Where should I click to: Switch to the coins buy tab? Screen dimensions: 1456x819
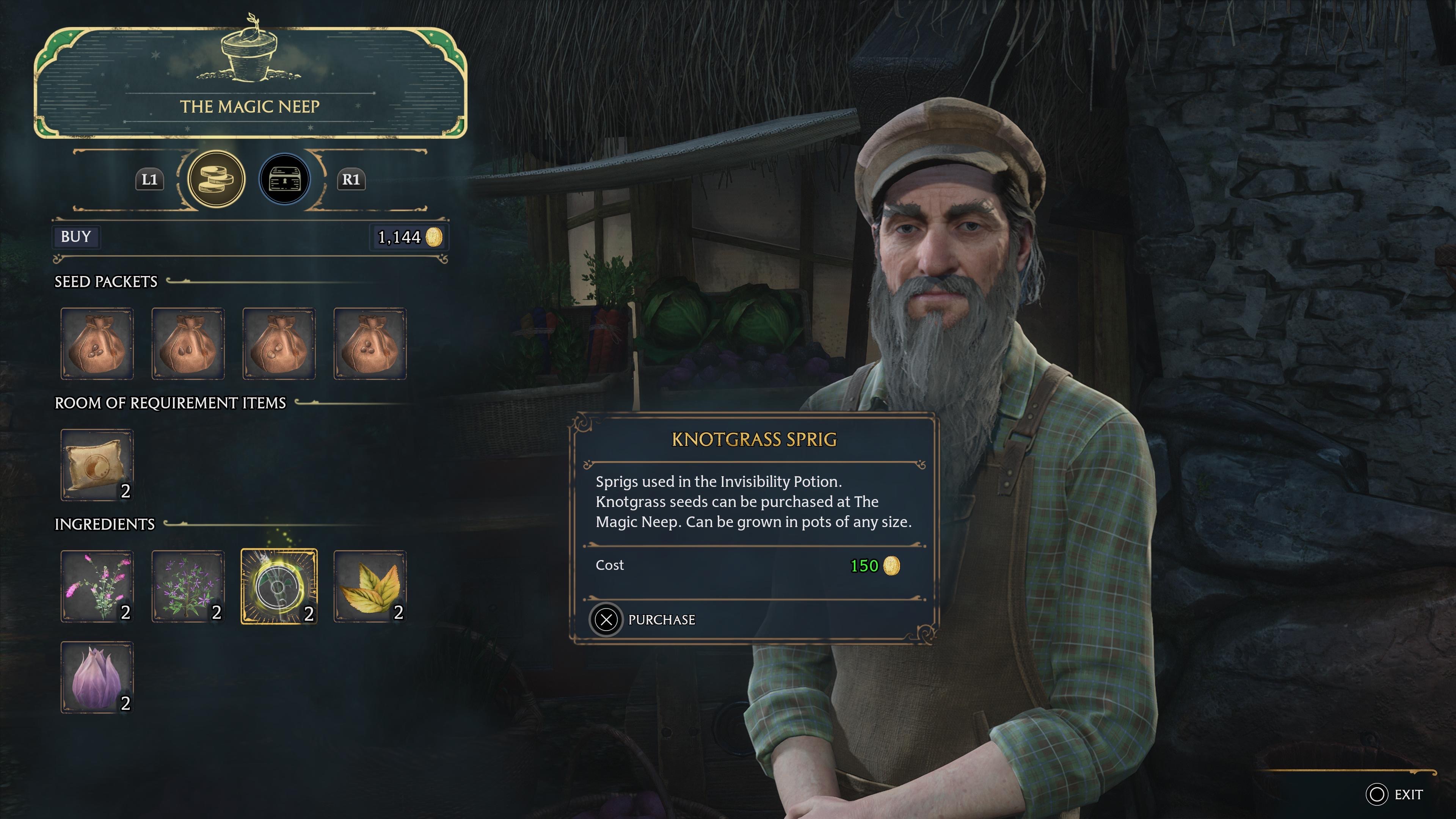pyautogui.click(x=216, y=179)
